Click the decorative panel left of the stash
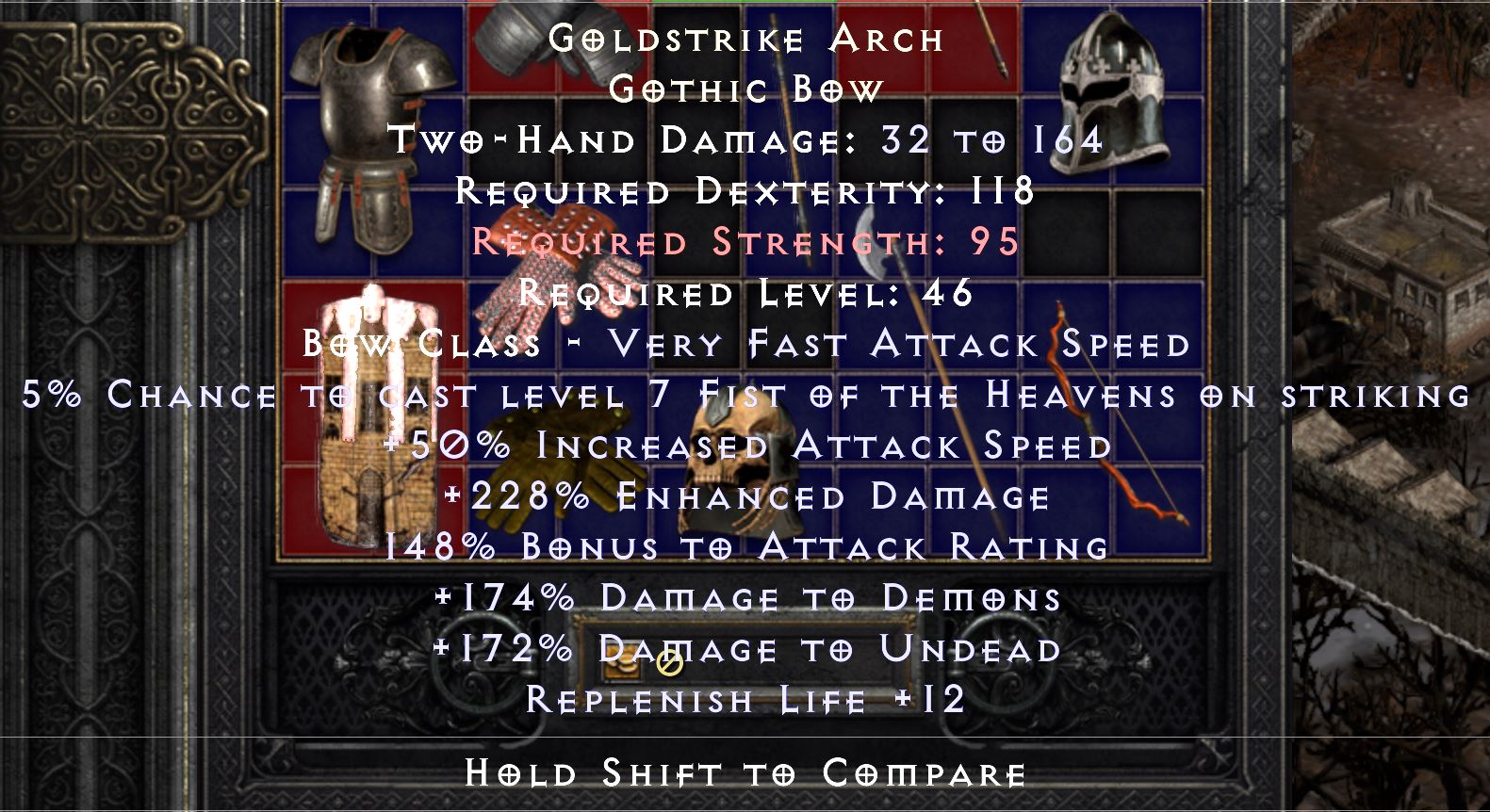 pos(123,132)
